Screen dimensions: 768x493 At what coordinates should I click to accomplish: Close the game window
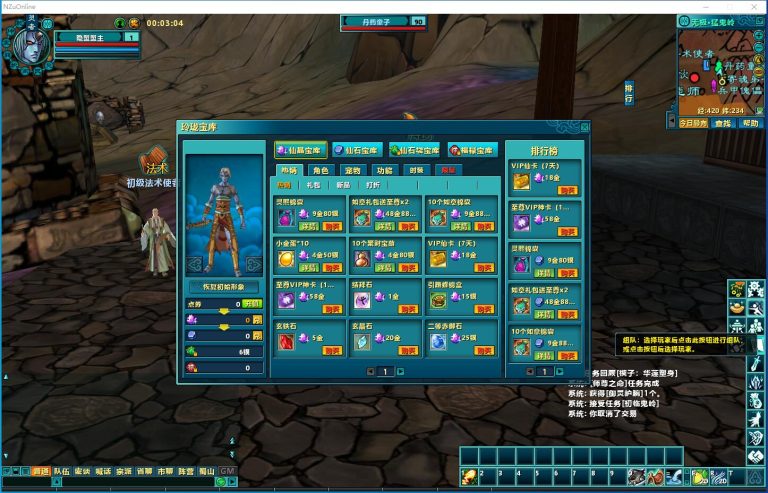click(754, 6)
